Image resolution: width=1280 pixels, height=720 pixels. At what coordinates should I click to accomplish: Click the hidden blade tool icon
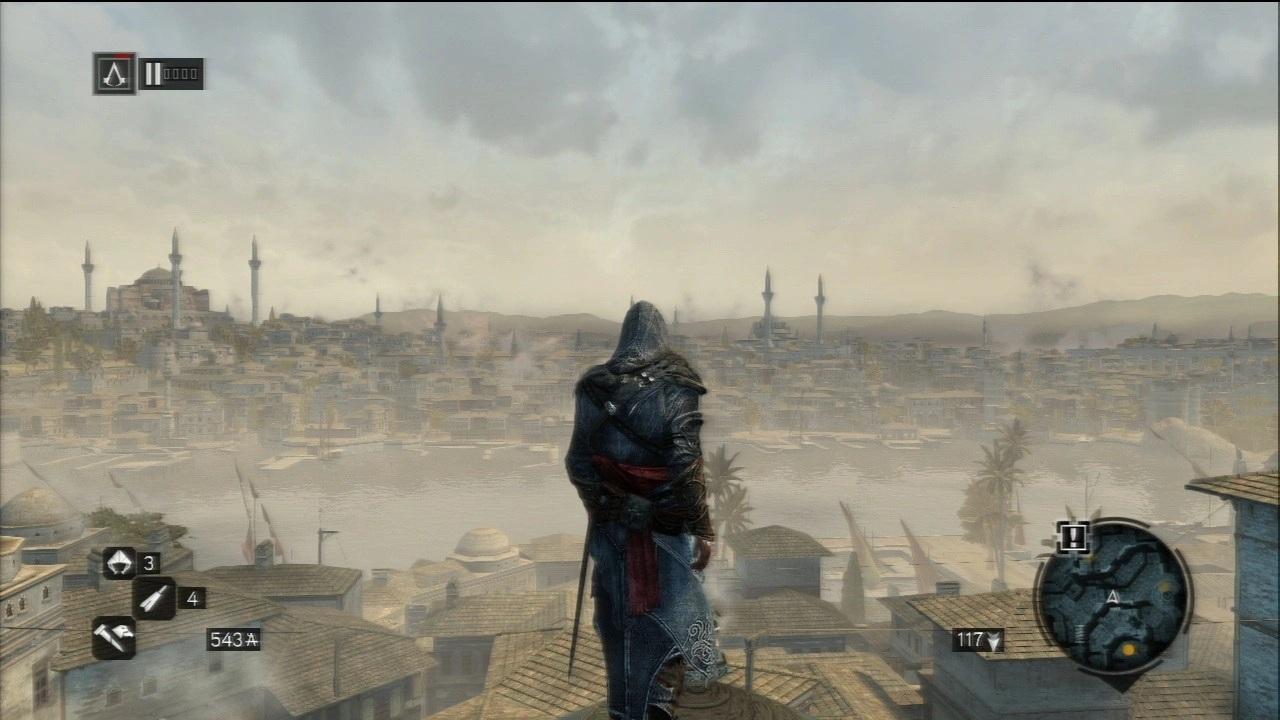[x=114, y=637]
